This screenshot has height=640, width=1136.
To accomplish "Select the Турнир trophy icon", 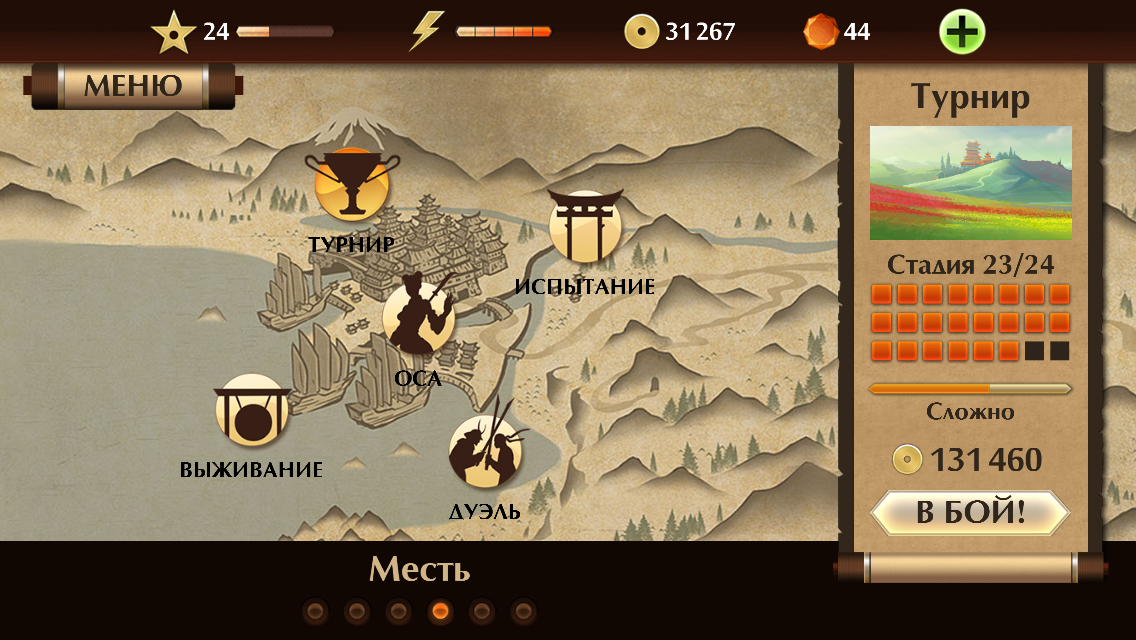I will 351,186.
